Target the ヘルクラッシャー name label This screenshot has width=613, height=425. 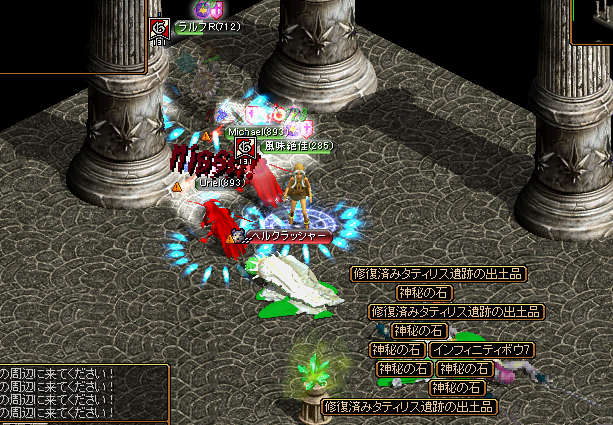click(x=288, y=236)
